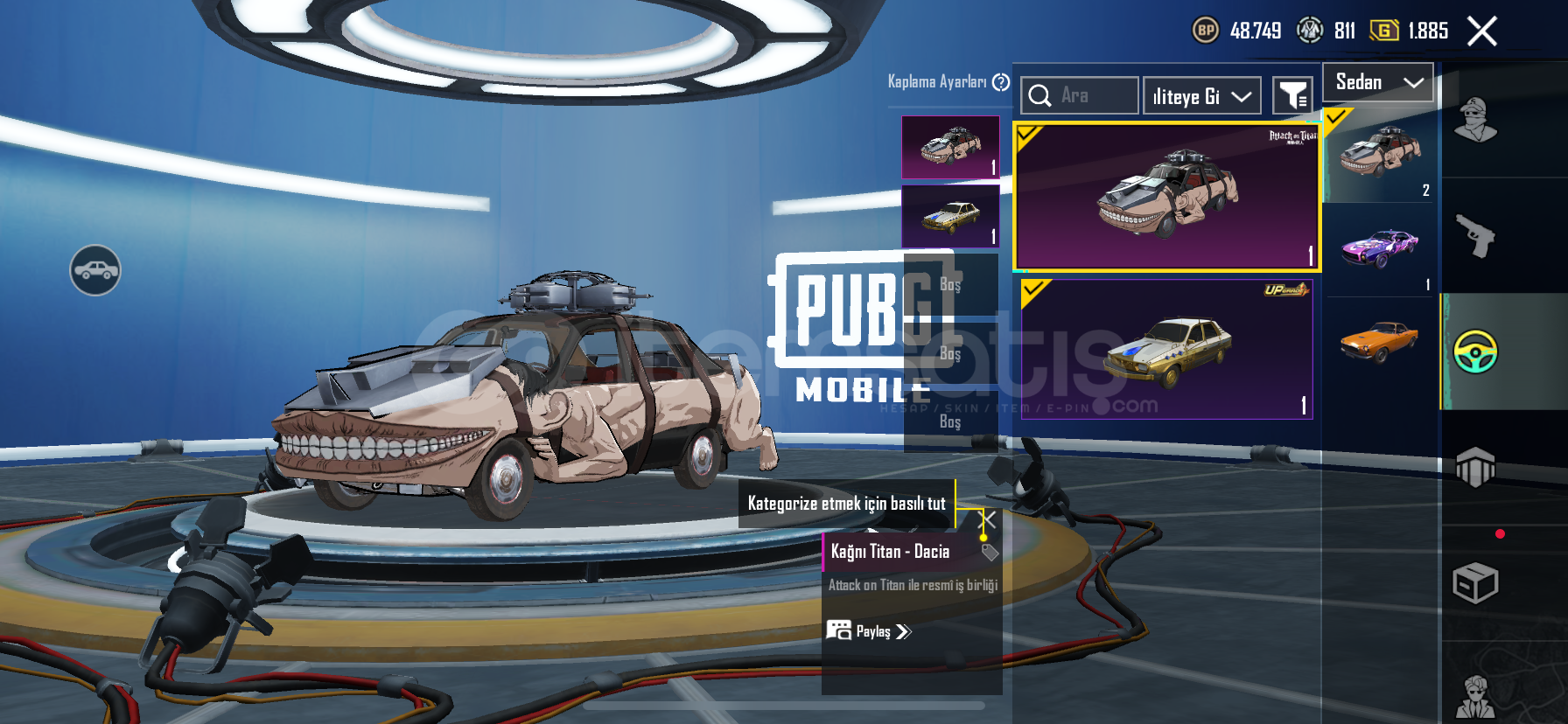
Task: Switch to the character outfit category
Action: point(1475,120)
